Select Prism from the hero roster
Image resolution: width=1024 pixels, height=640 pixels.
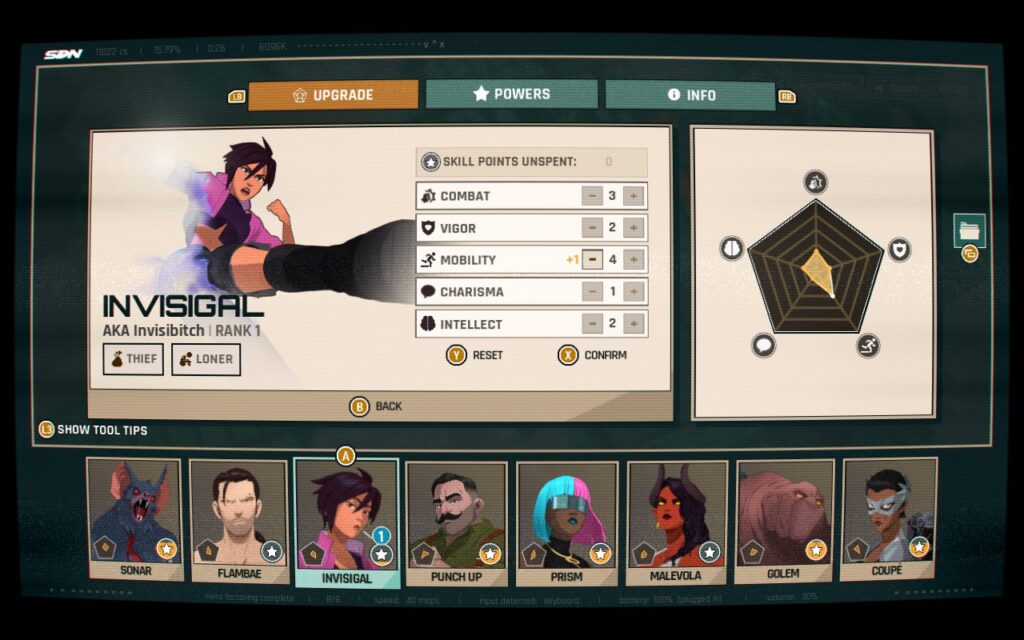(565, 520)
